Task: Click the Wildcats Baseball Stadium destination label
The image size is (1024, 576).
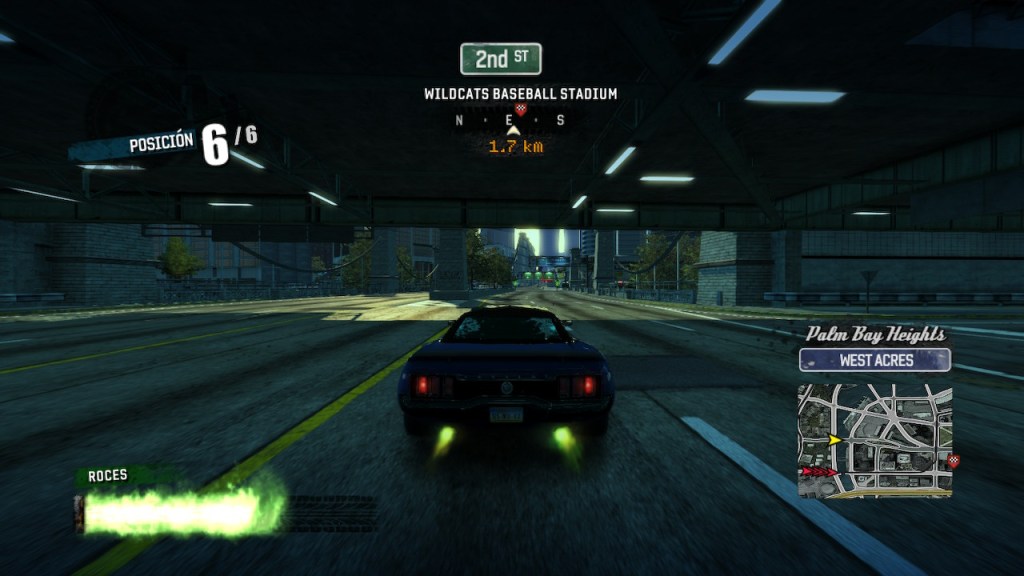Action: point(520,94)
